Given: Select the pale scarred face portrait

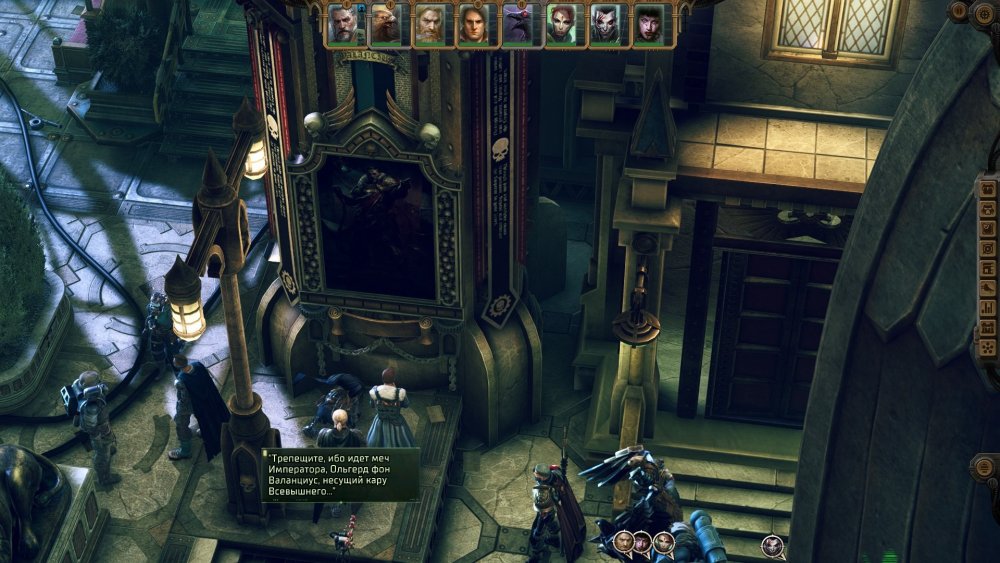Looking at the screenshot, I should pos(606,24).
